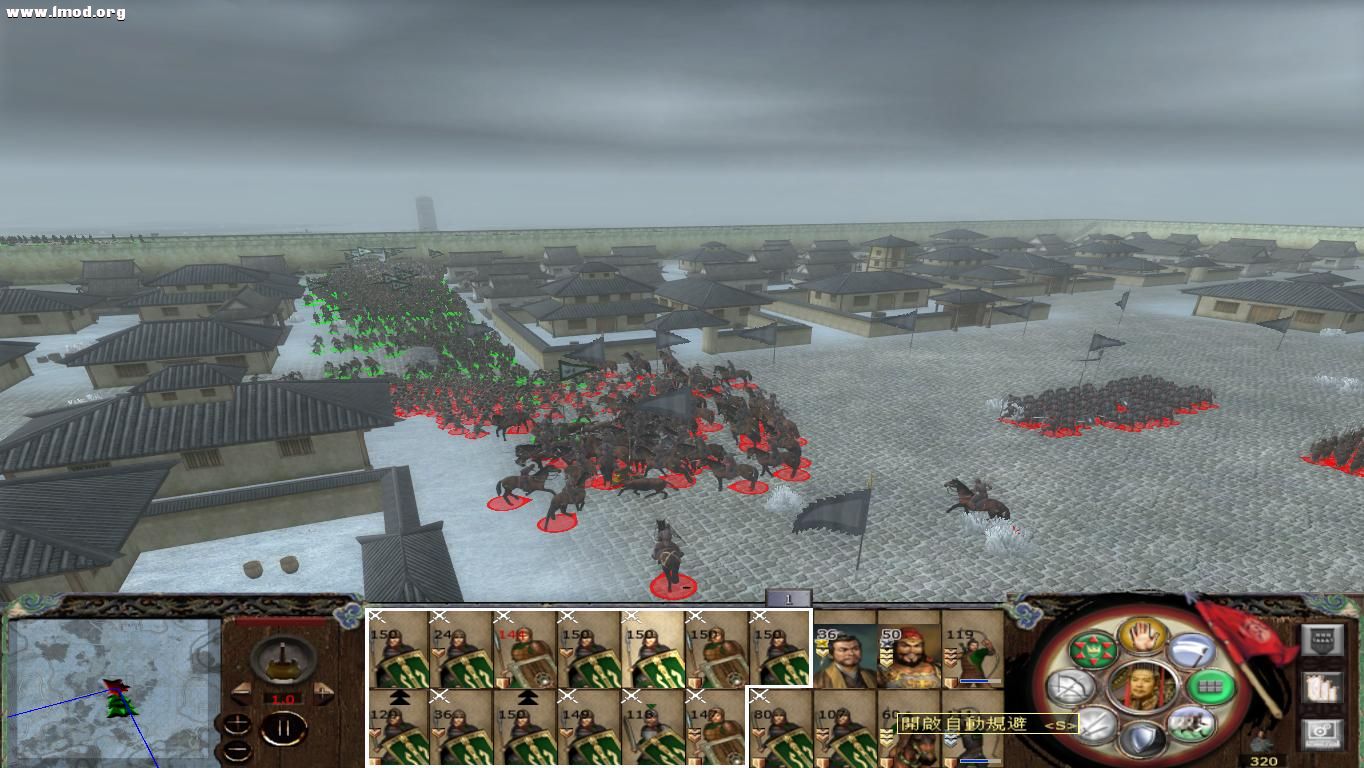Take a screenshot with the camera icon
1364x768 pixels.
pyautogui.click(x=1322, y=733)
